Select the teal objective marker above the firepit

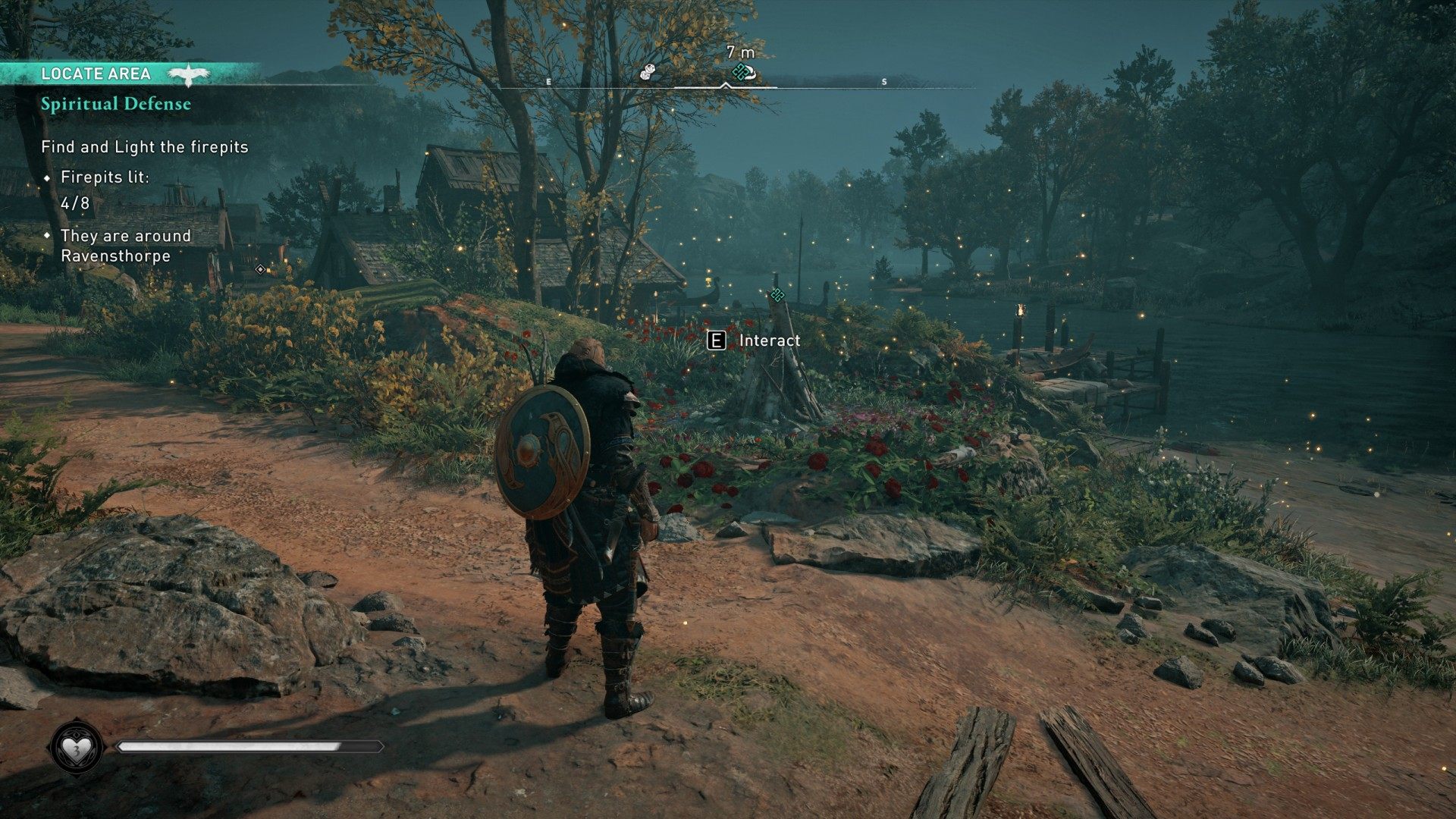point(777,294)
